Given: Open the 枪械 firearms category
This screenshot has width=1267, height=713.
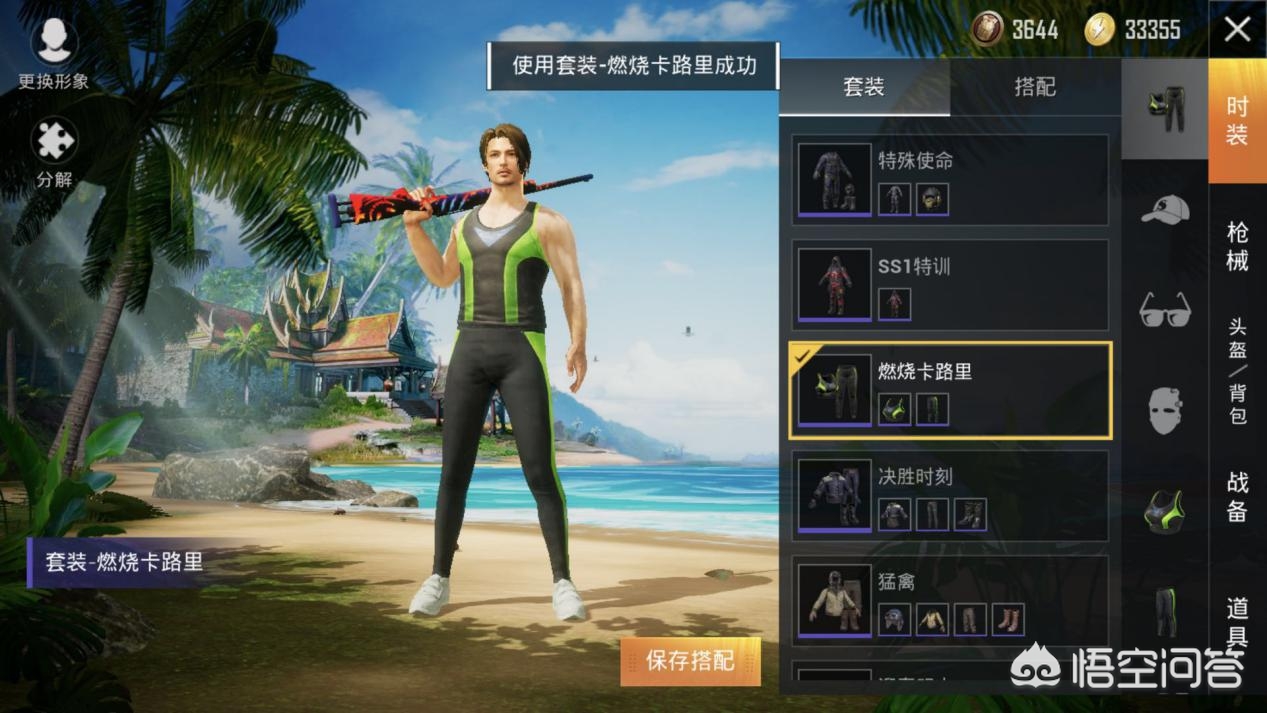Looking at the screenshot, I should click(1238, 246).
